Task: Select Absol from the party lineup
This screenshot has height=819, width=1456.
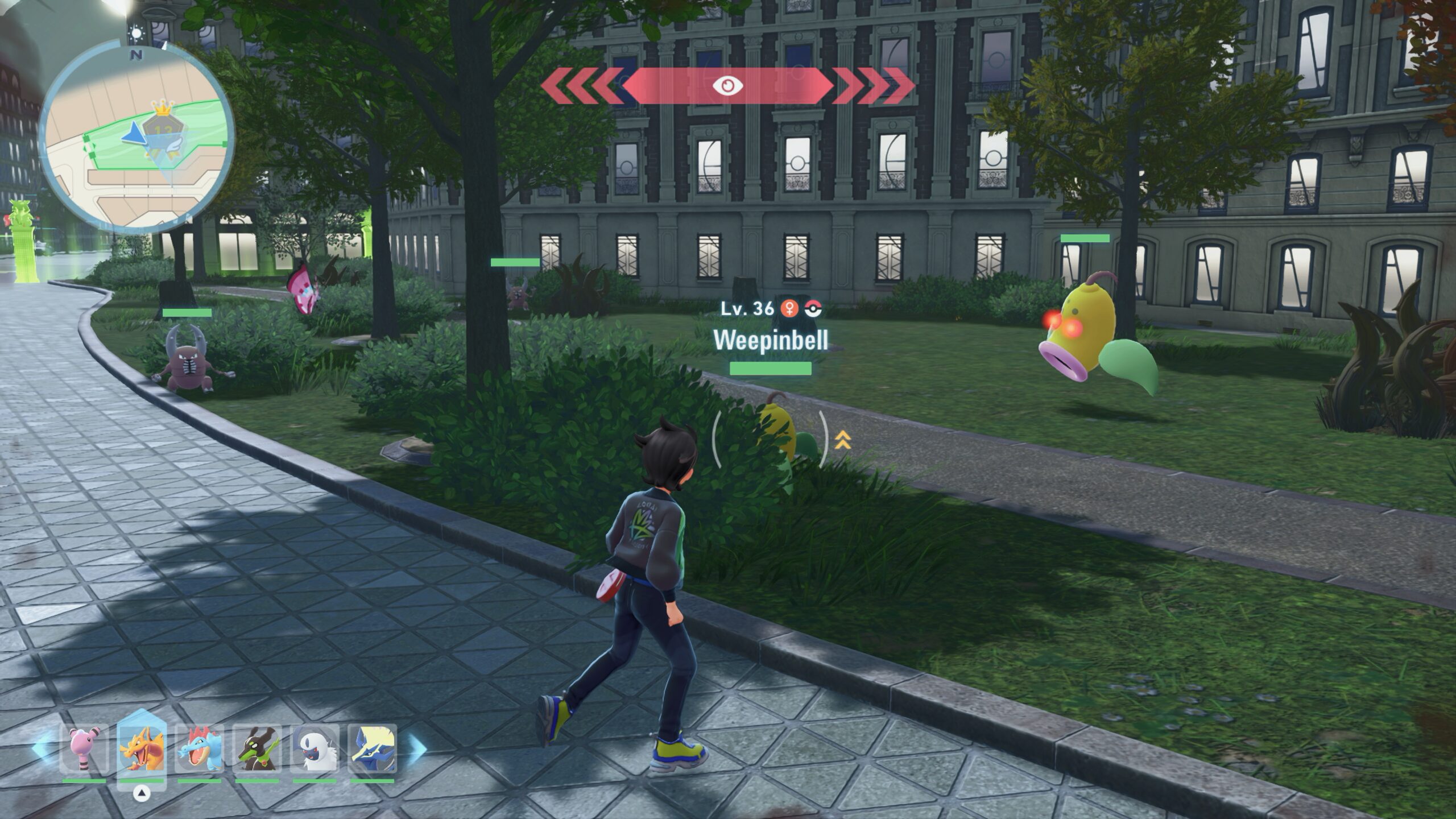Action: pyautogui.click(x=315, y=749)
